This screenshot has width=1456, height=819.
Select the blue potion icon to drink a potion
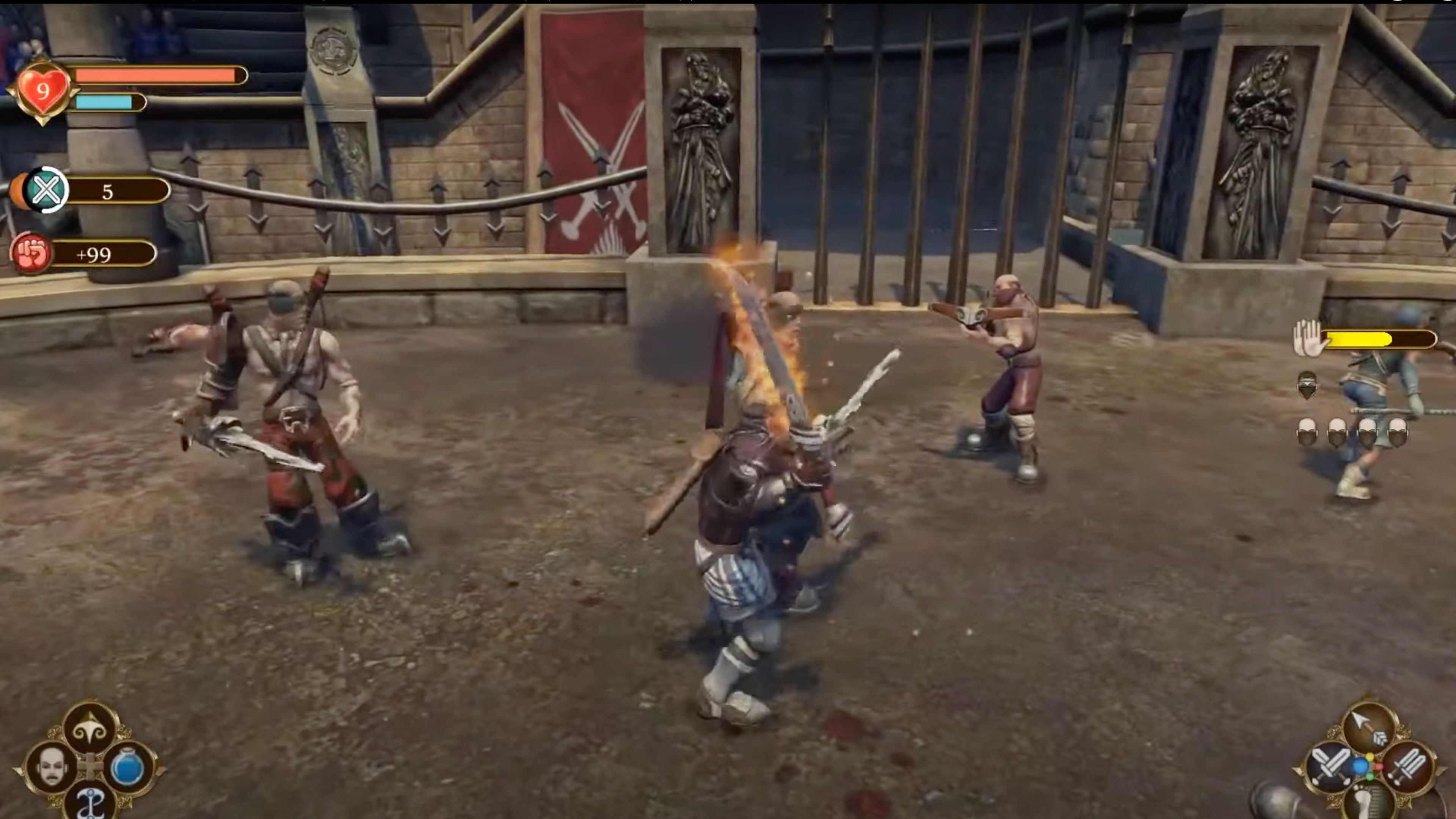(x=128, y=768)
